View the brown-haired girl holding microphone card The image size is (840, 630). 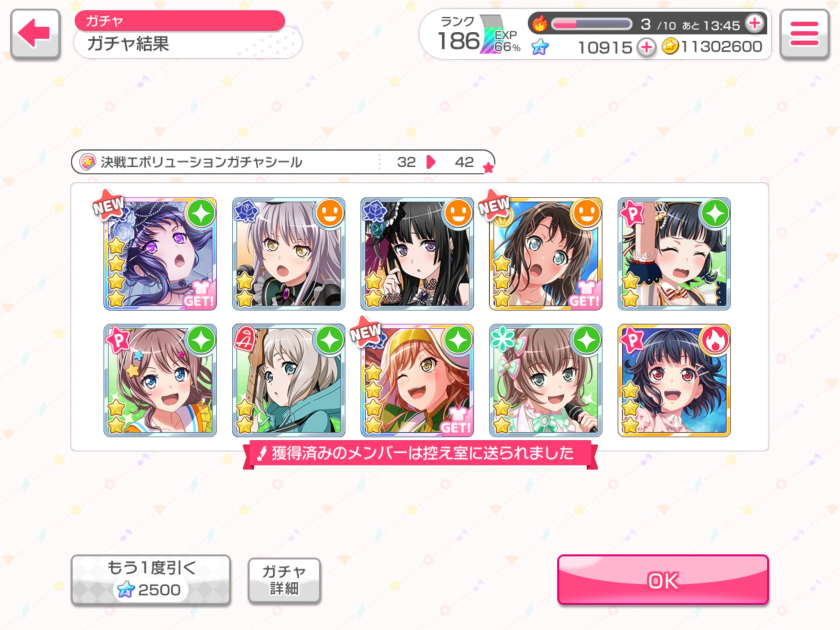click(545, 380)
